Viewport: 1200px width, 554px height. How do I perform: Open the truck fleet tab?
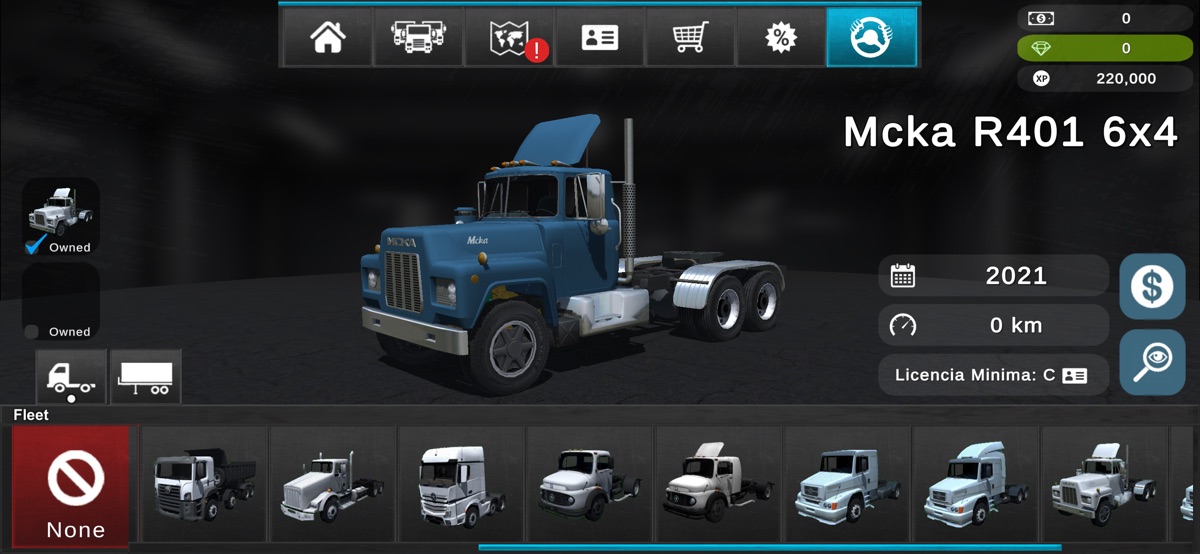[418, 38]
